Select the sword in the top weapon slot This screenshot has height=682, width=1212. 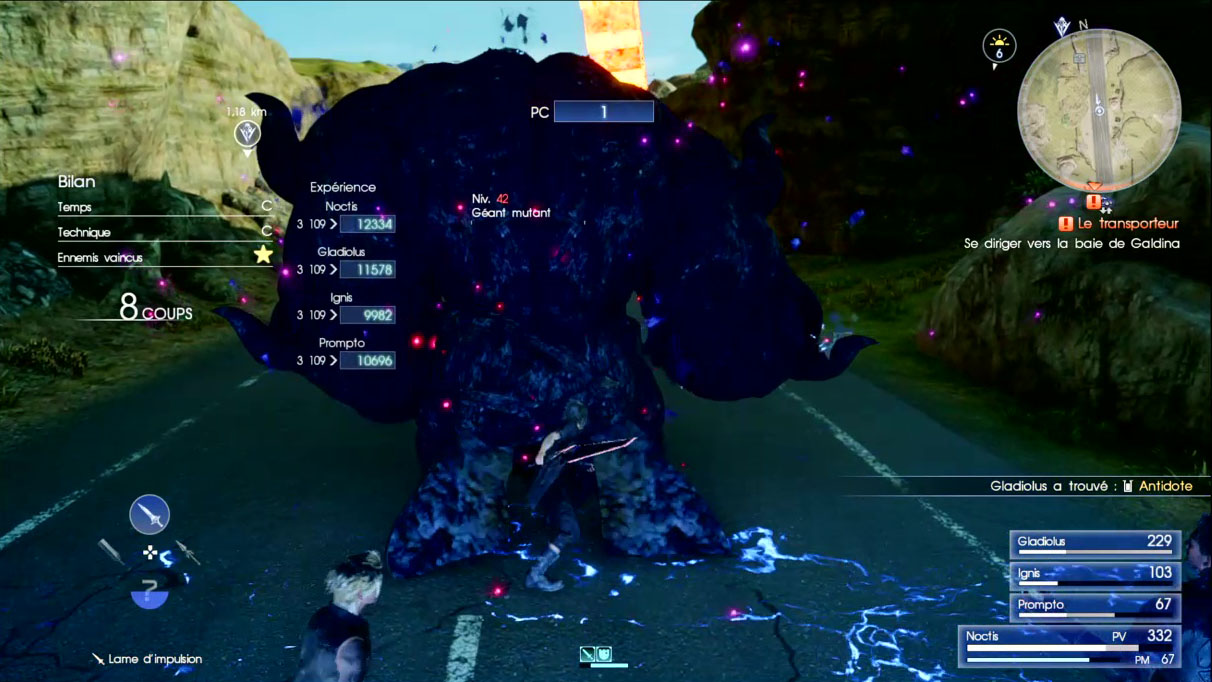point(149,515)
